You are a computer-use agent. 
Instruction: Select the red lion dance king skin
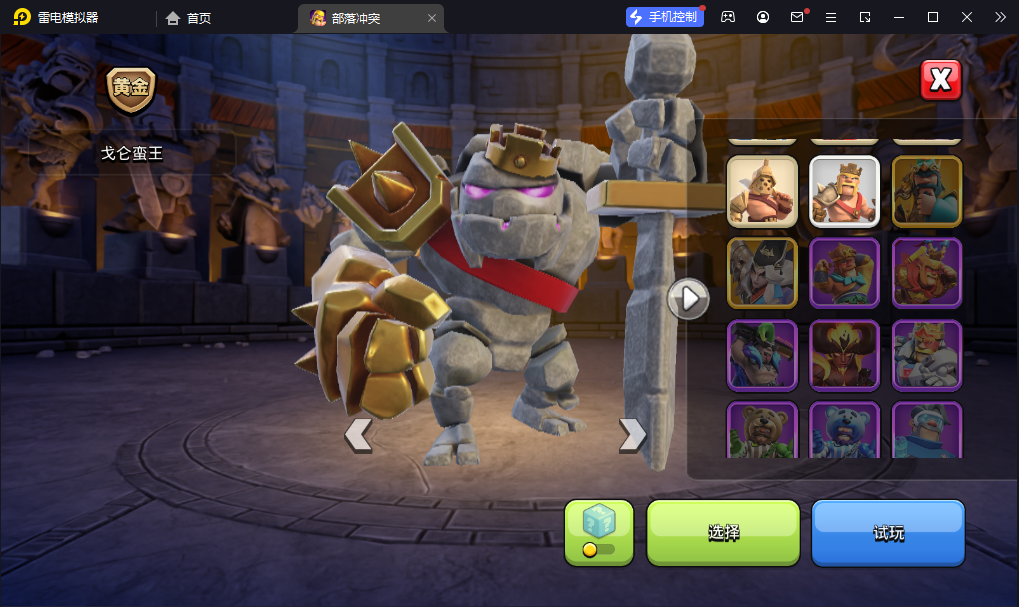[x=927, y=272]
